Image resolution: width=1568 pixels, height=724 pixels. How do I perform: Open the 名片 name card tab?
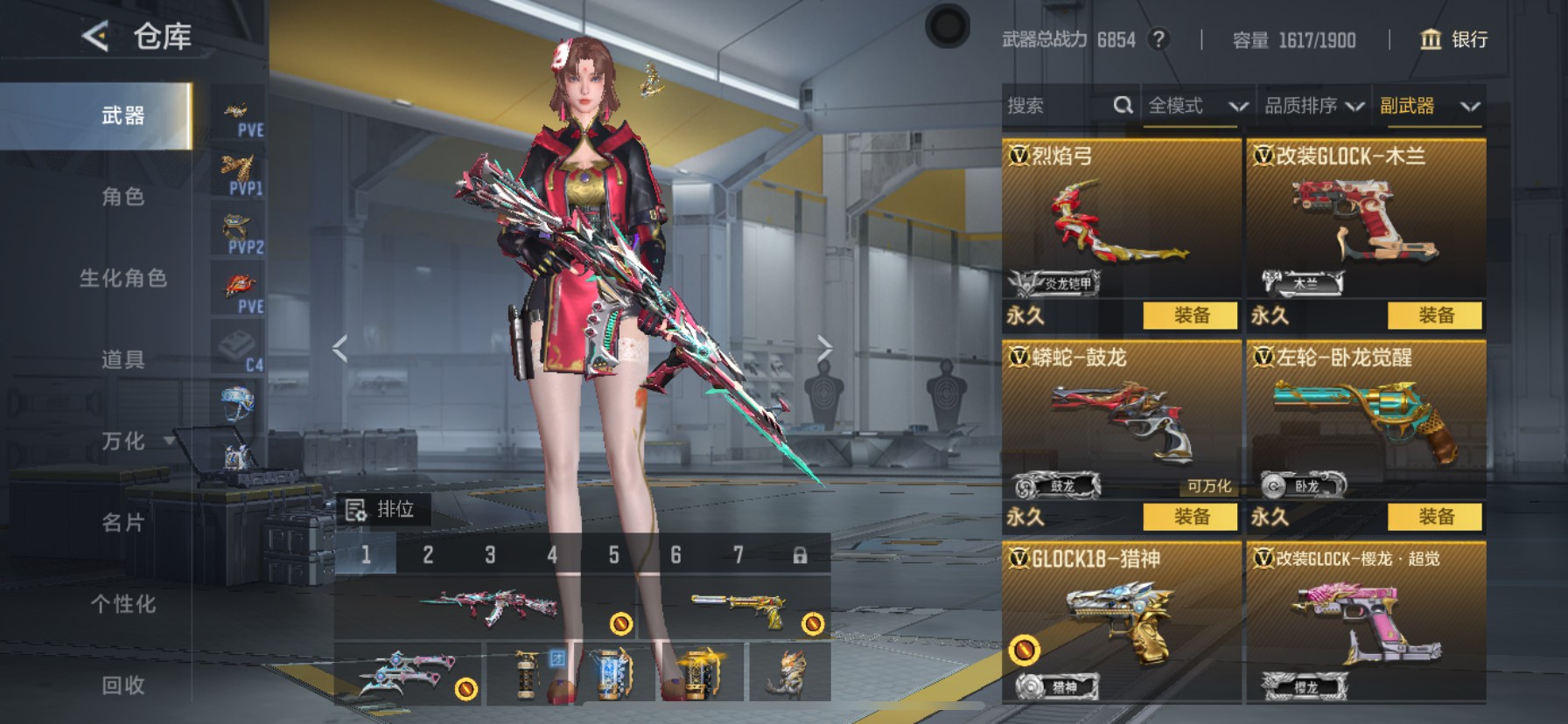coord(122,523)
